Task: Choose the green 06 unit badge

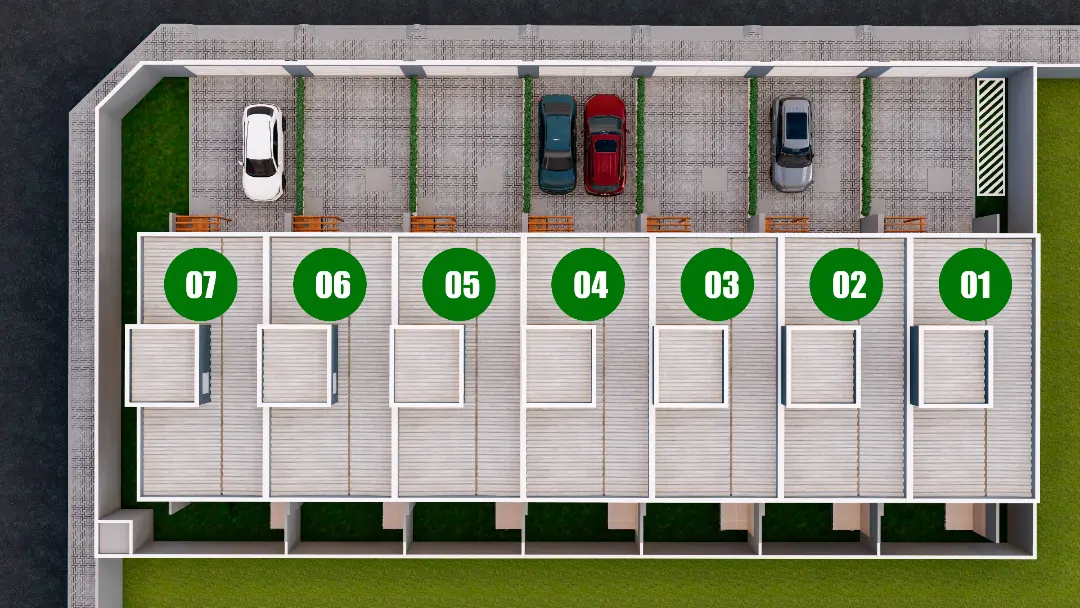Action: click(x=330, y=285)
